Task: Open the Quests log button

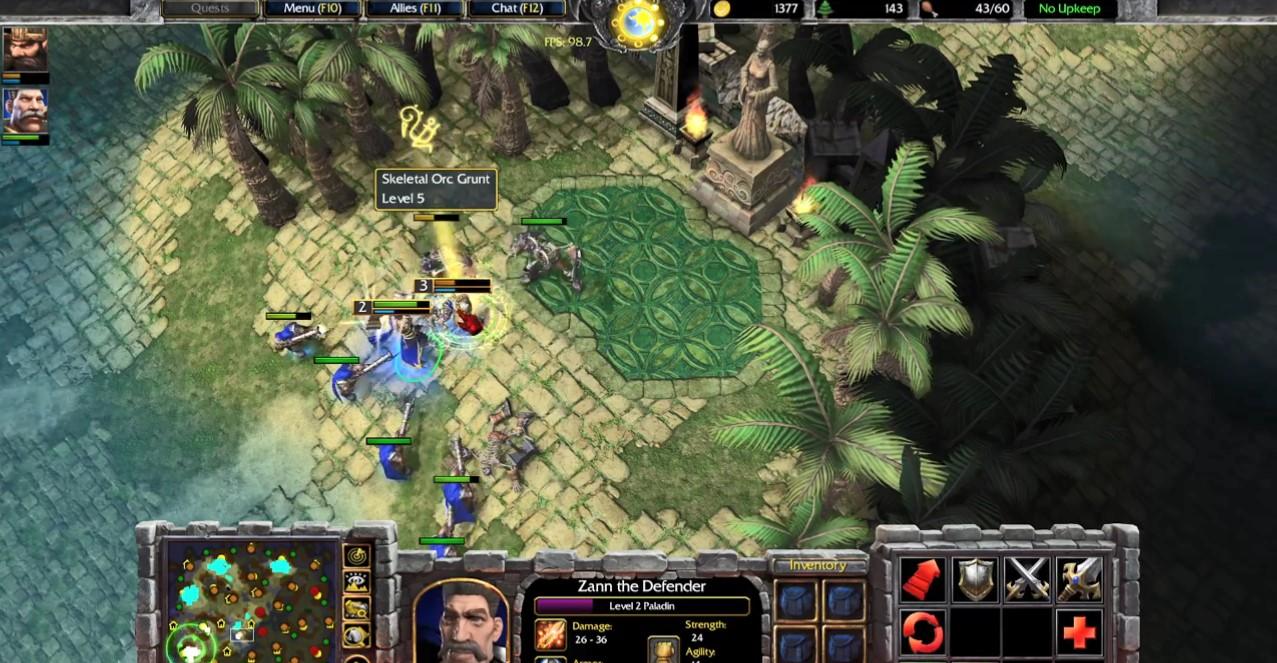Action: click(x=209, y=9)
